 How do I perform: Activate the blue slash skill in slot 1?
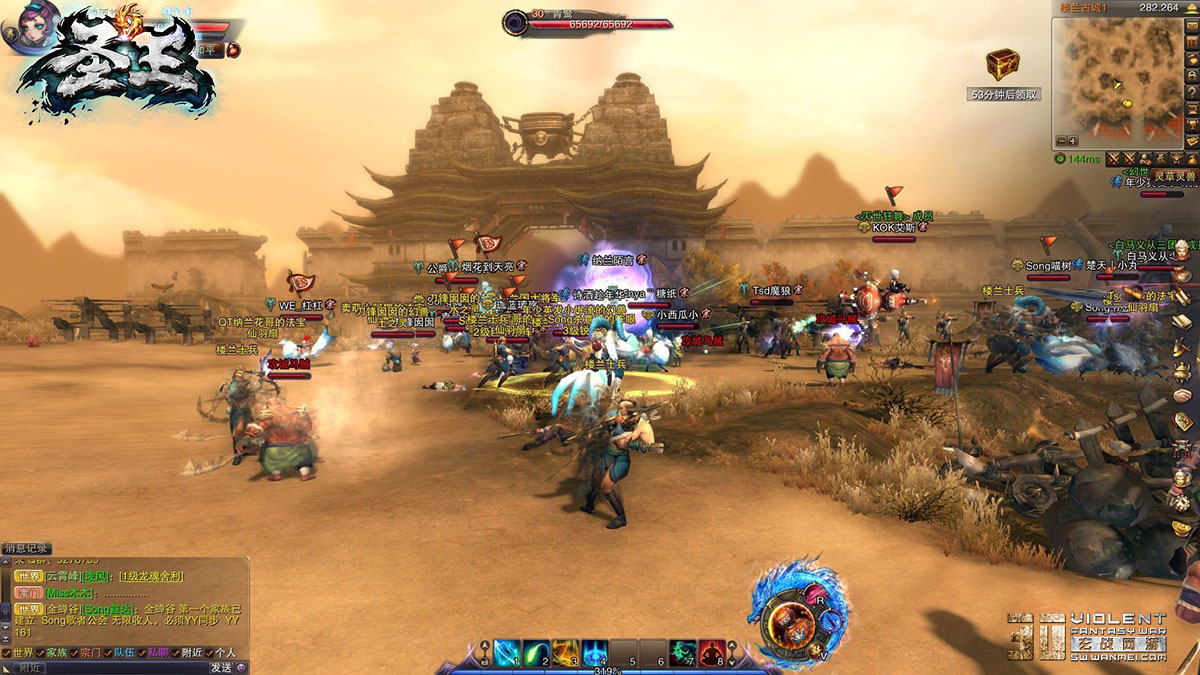[507, 653]
